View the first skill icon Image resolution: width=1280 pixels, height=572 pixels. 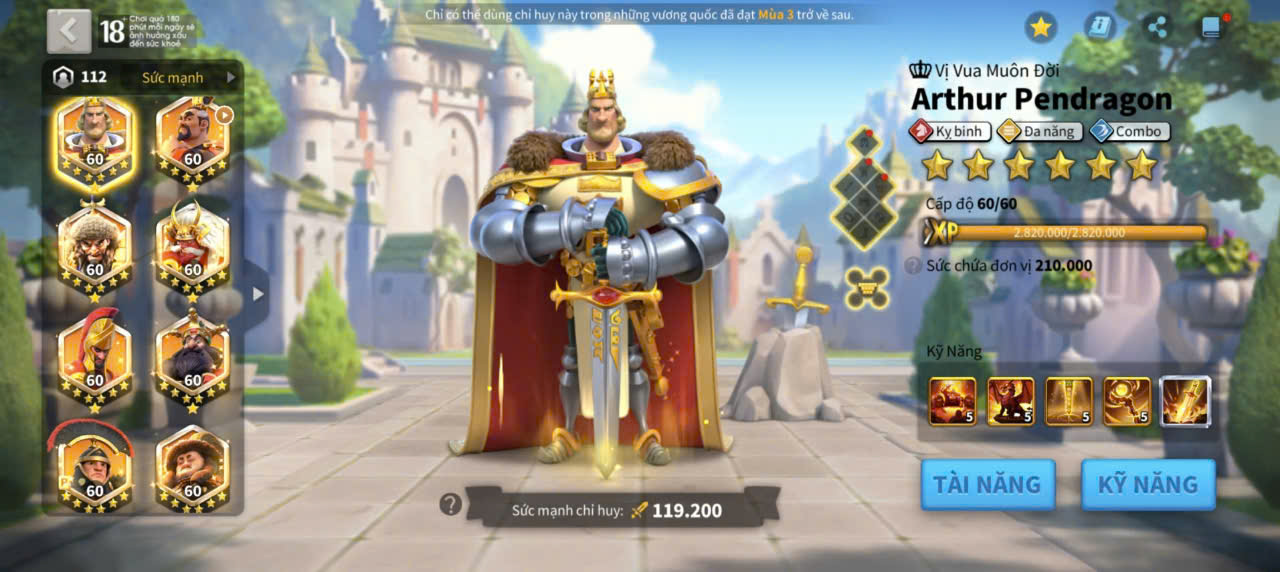[952, 401]
